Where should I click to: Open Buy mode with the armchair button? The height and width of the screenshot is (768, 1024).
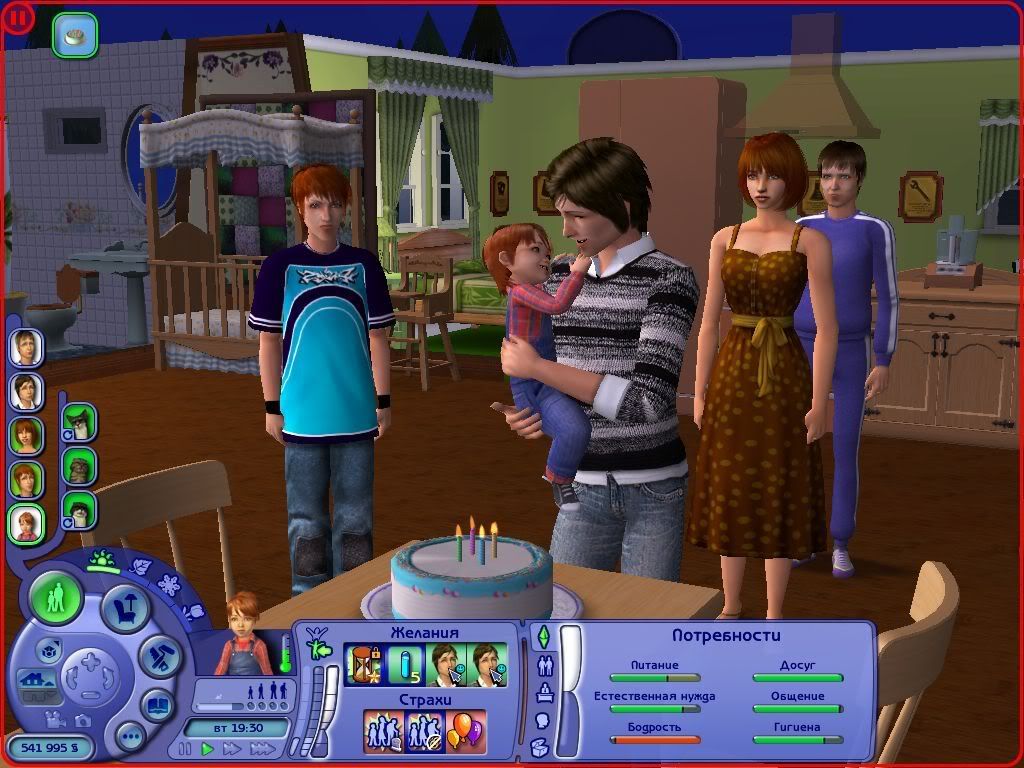click(x=126, y=609)
